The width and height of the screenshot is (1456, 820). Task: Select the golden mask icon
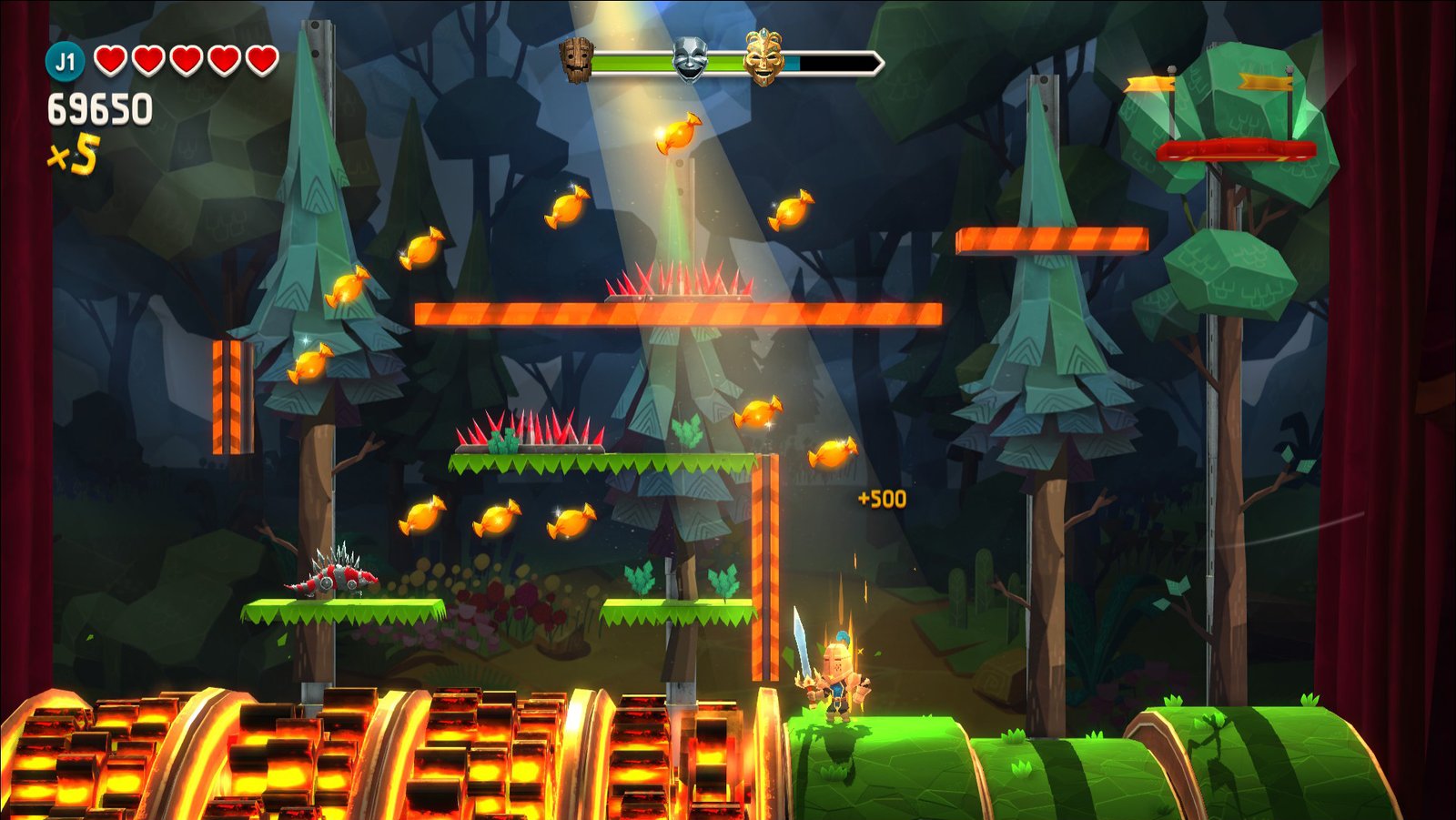click(x=763, y=57)
